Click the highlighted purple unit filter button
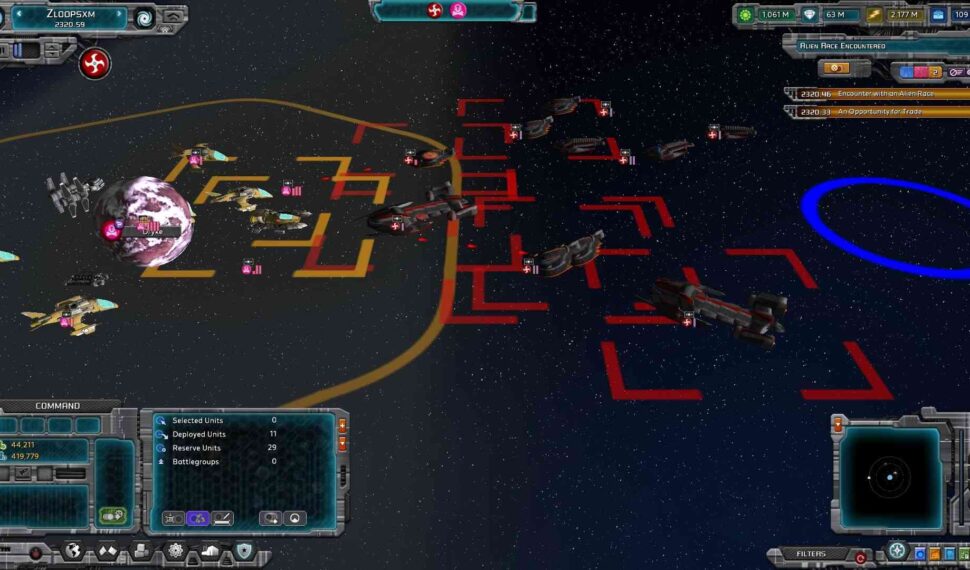This screenshot has height=570, width=970. pyautogui.click(x=197, y=518)
